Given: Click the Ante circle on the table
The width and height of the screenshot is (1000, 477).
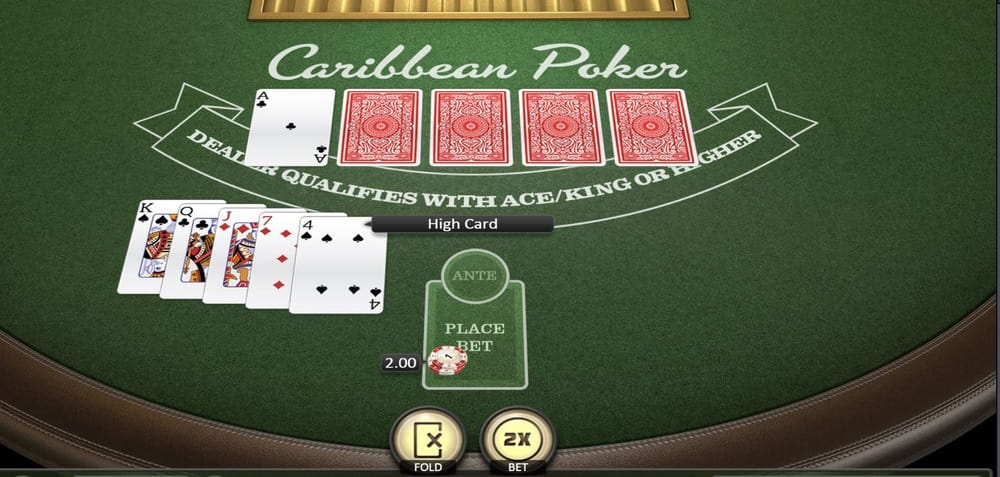Looking at the screenshot, I should 473,276.
